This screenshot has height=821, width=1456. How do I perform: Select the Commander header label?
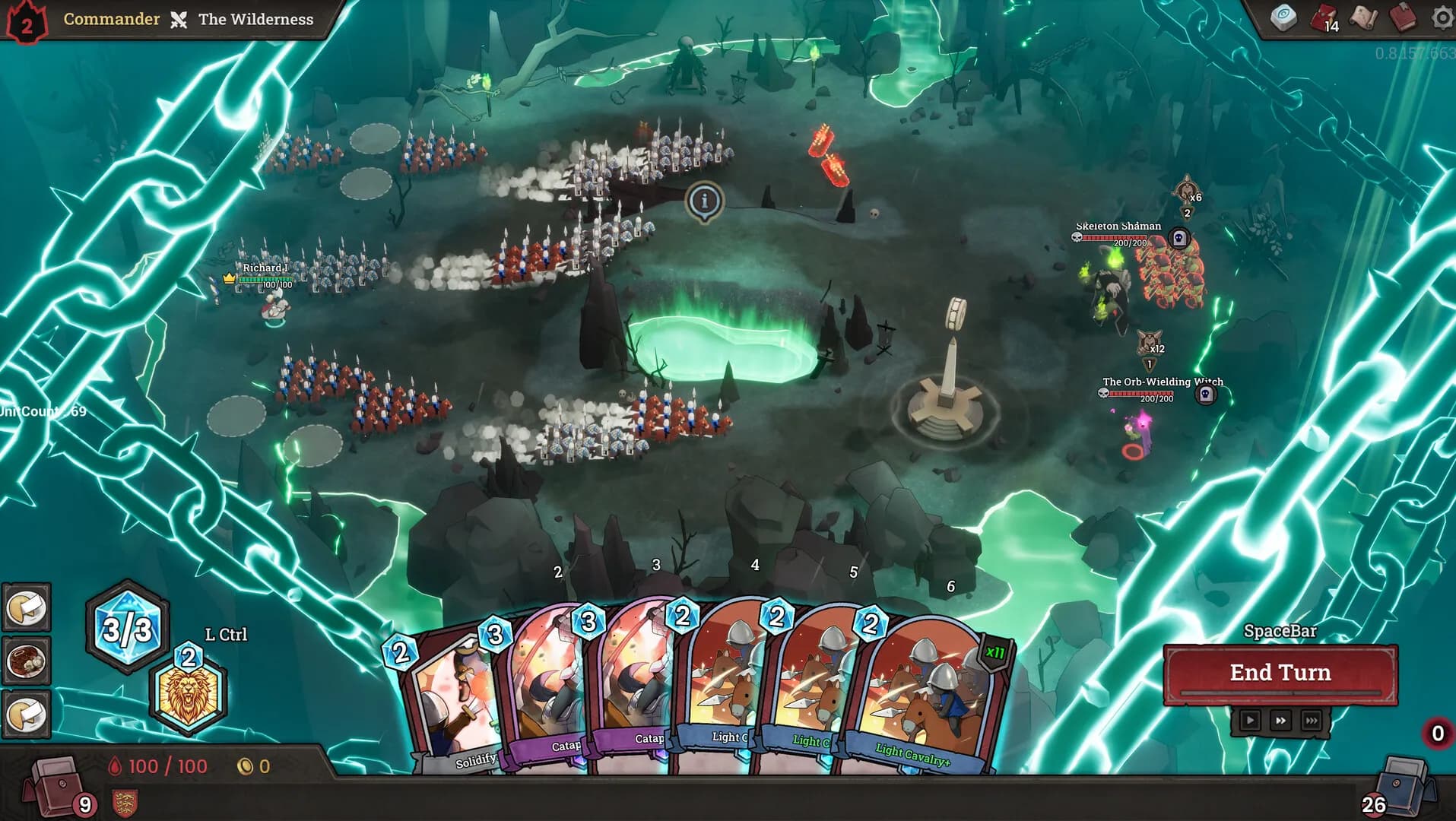click(111, 19)
